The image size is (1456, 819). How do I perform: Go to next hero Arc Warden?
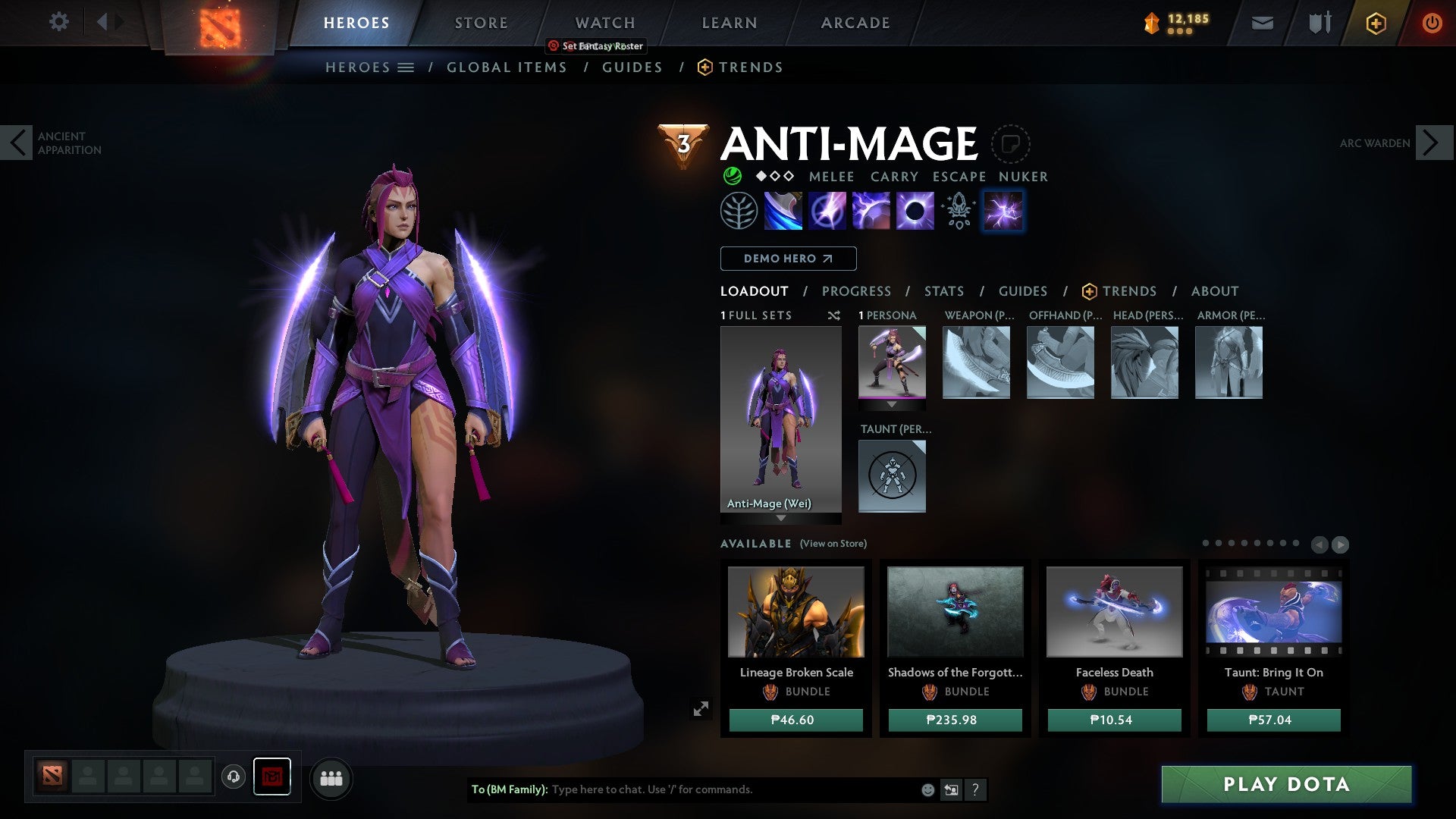click(1432, 143)
